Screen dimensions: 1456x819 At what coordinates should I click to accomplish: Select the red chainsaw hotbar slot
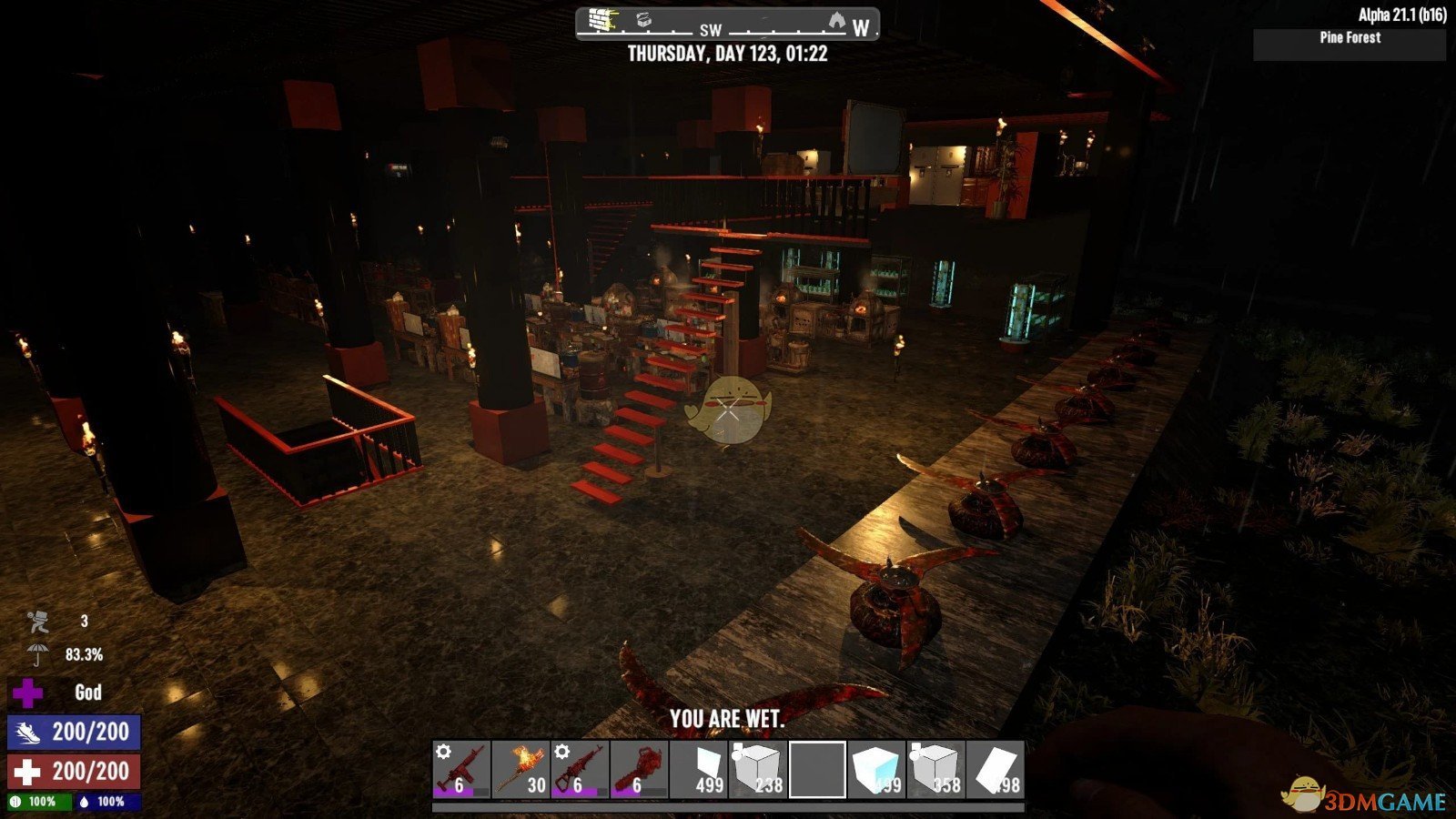tap(639, 770)
